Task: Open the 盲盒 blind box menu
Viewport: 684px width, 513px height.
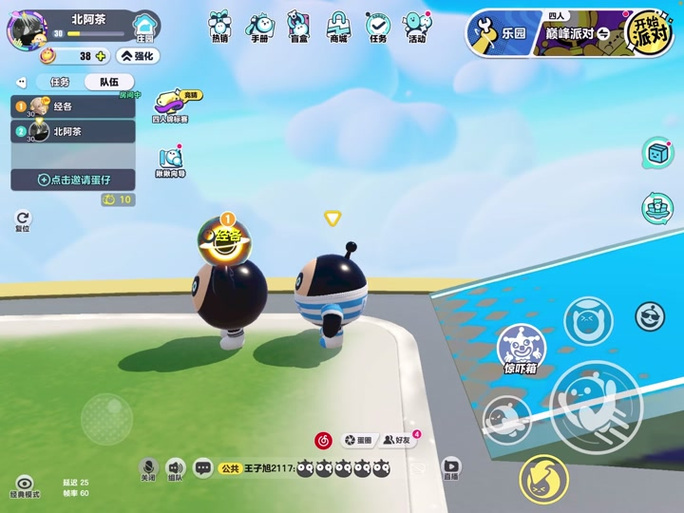Action: [298, 27]
